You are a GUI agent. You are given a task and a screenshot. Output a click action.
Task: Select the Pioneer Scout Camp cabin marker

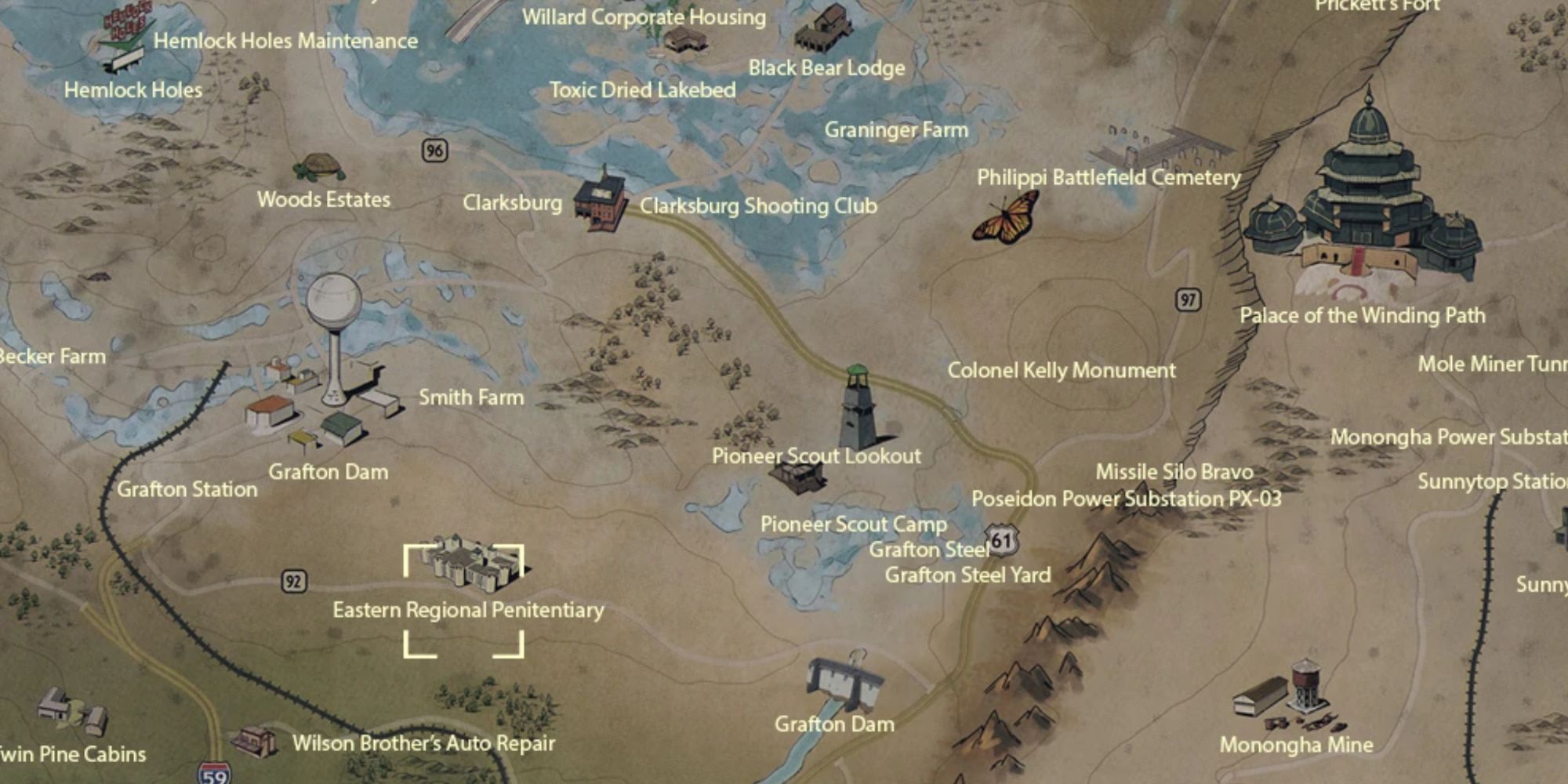(x=798, y=476)
